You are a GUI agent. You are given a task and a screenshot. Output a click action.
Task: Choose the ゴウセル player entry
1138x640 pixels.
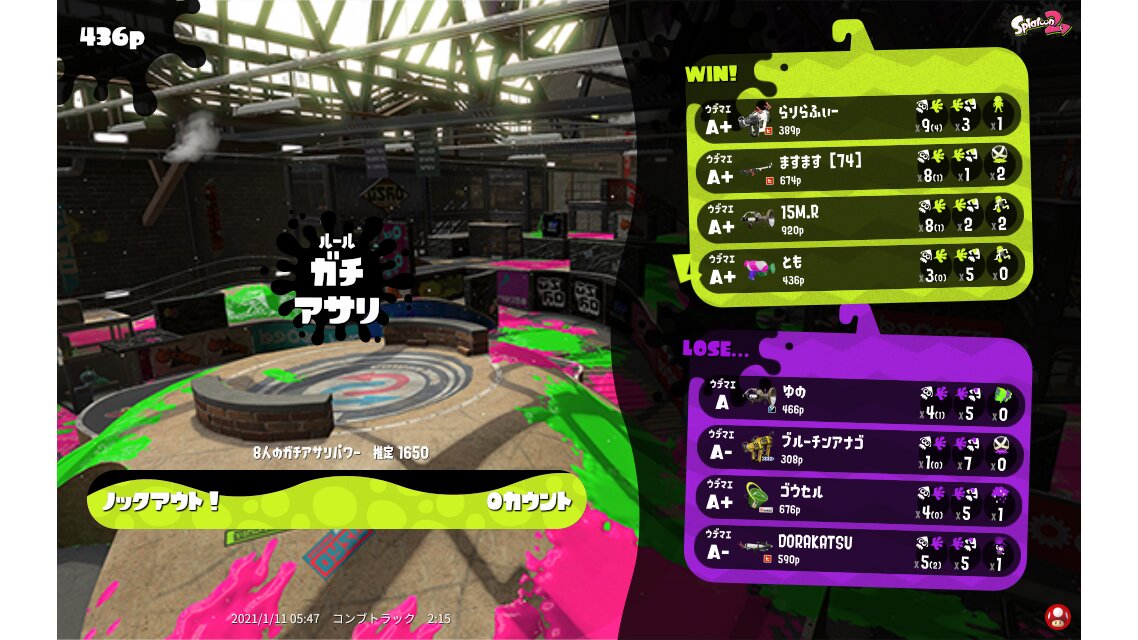pos(859,499)
